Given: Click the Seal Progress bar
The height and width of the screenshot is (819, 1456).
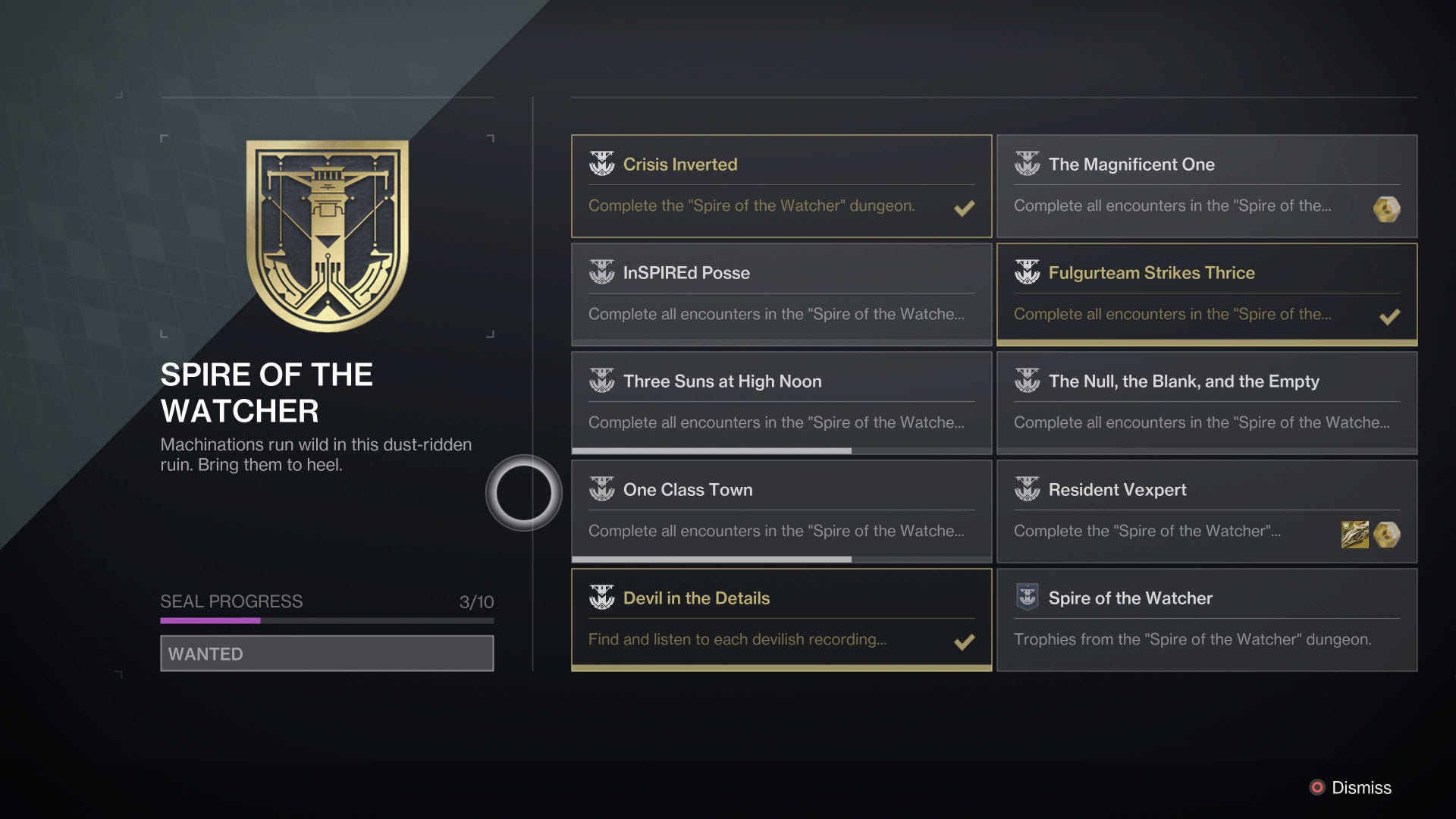Looking at the screenshot, I should click(326, 620).
